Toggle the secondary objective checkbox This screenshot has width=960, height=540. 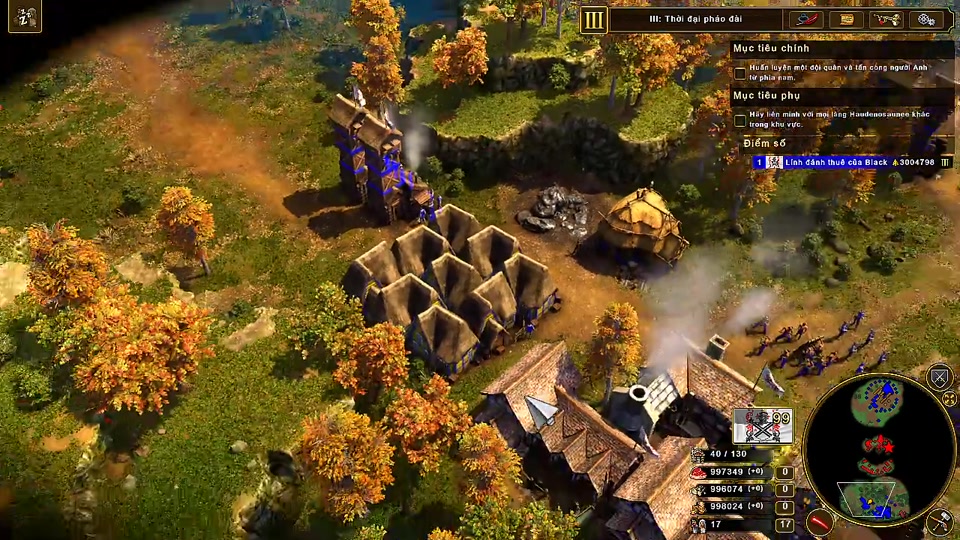[740, 120]
